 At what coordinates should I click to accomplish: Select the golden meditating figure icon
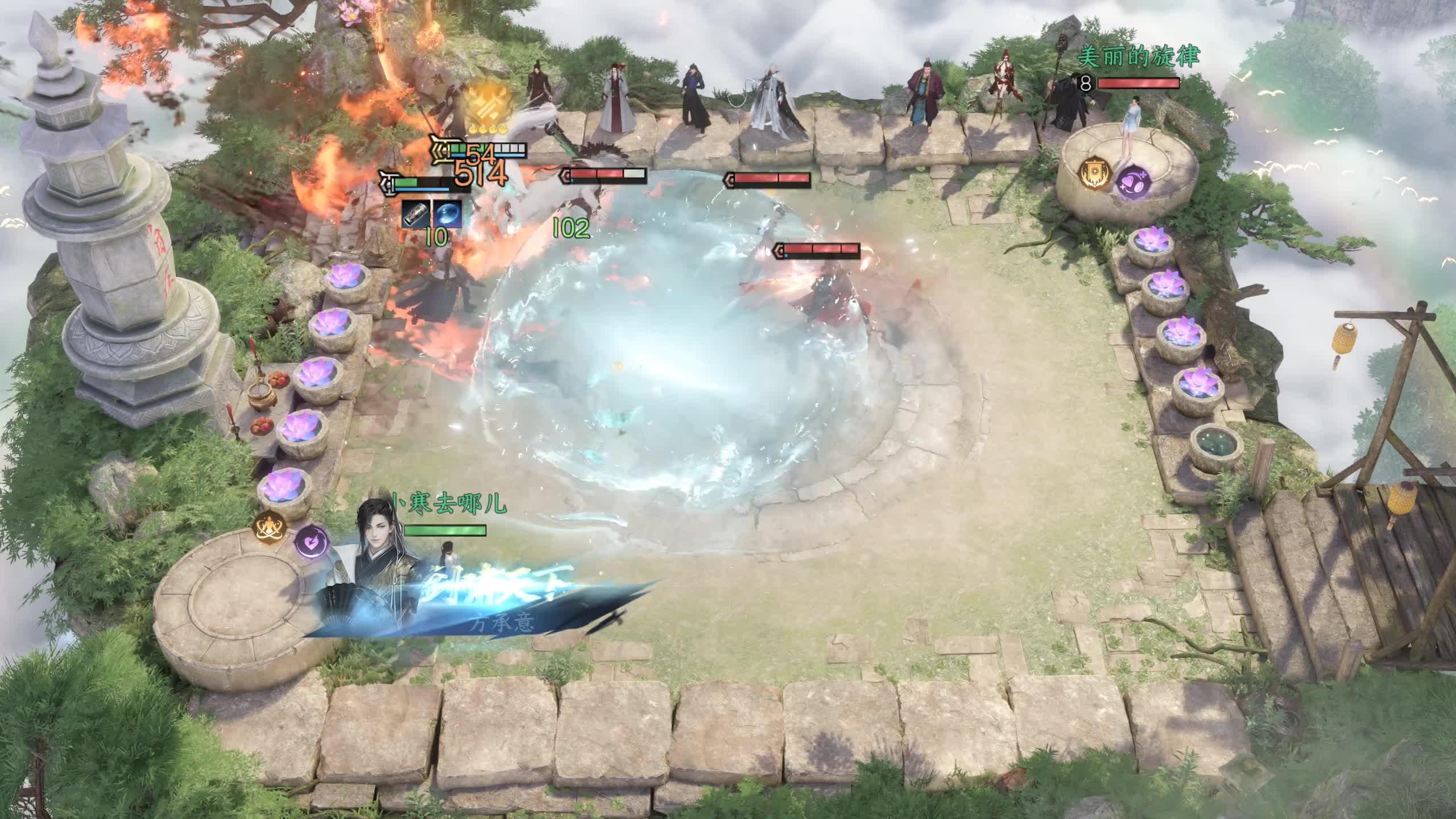267,527
